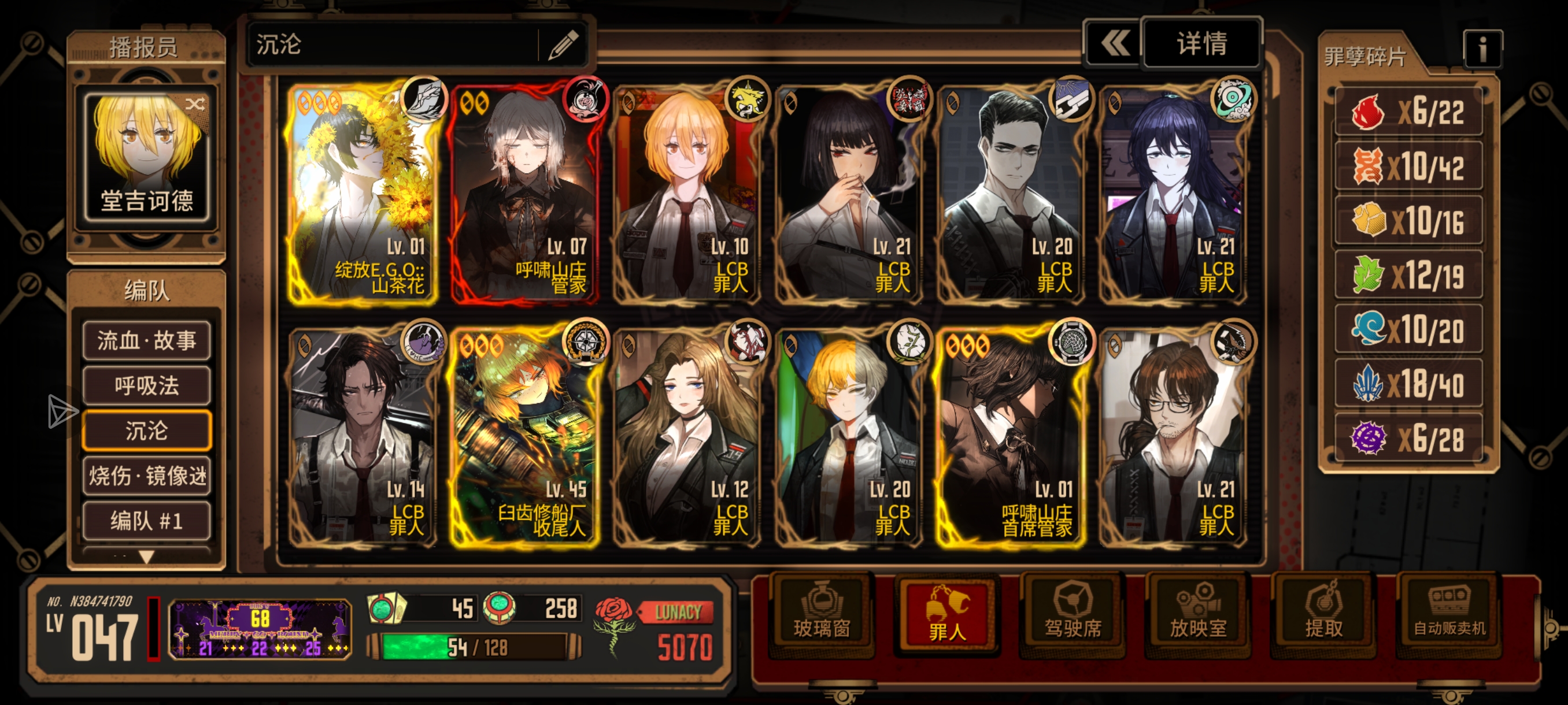
Task: Choose the 烧伤·镜像迷 team preset
Action: (x=147, y=476)
